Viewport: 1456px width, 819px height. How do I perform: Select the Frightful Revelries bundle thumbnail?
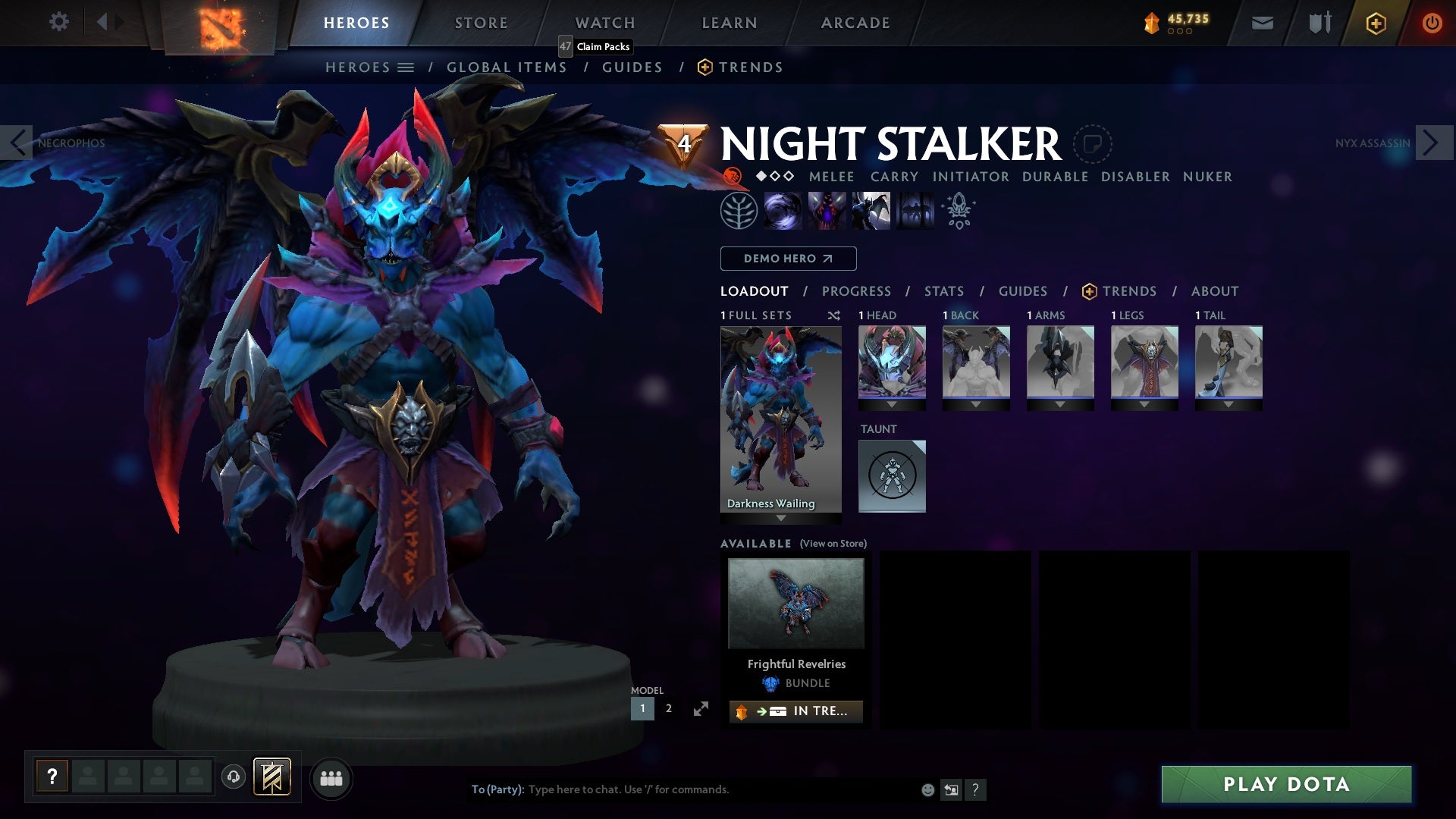pos(795,603)
